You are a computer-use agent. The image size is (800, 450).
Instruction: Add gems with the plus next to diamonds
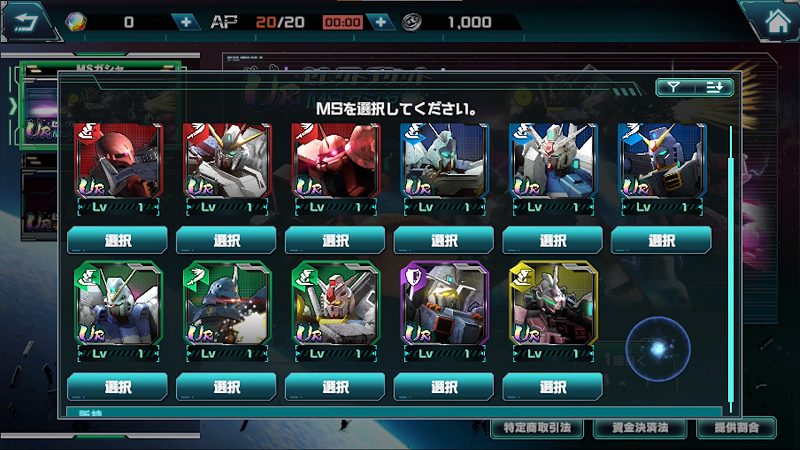184,21
